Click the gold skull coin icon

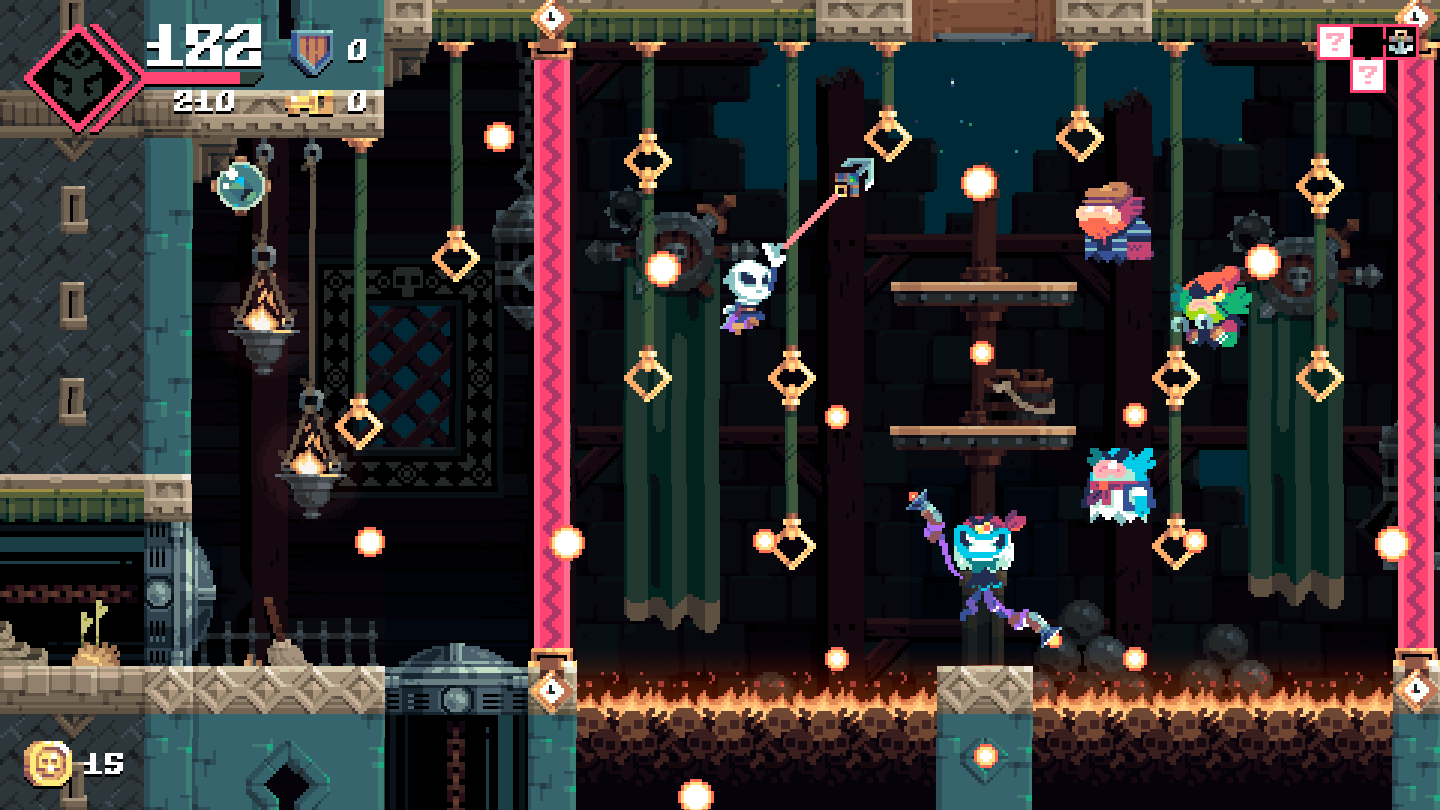[x=48, y=765]
